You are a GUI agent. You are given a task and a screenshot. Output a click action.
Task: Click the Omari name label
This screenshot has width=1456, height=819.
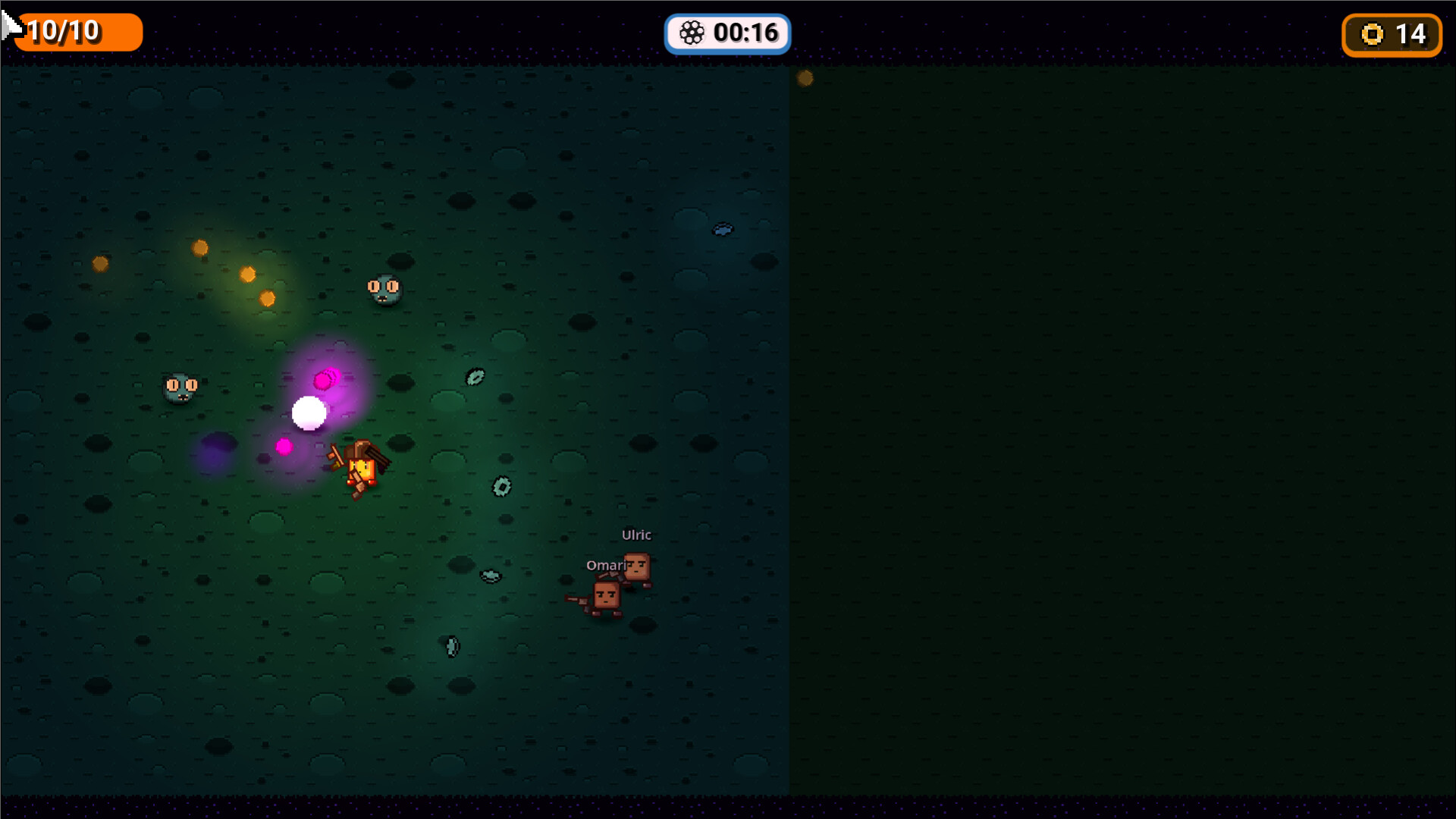coord(607,565)
